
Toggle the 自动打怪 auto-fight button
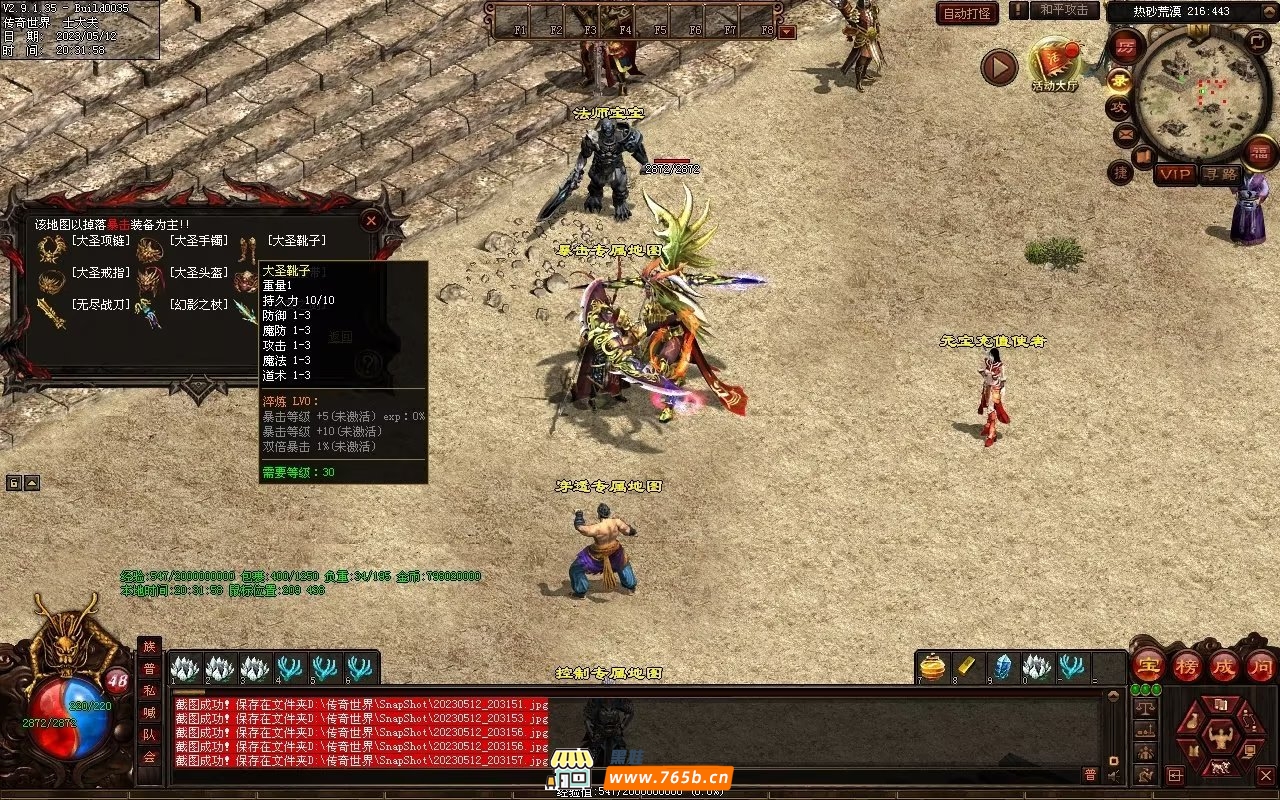pos(967,14)
